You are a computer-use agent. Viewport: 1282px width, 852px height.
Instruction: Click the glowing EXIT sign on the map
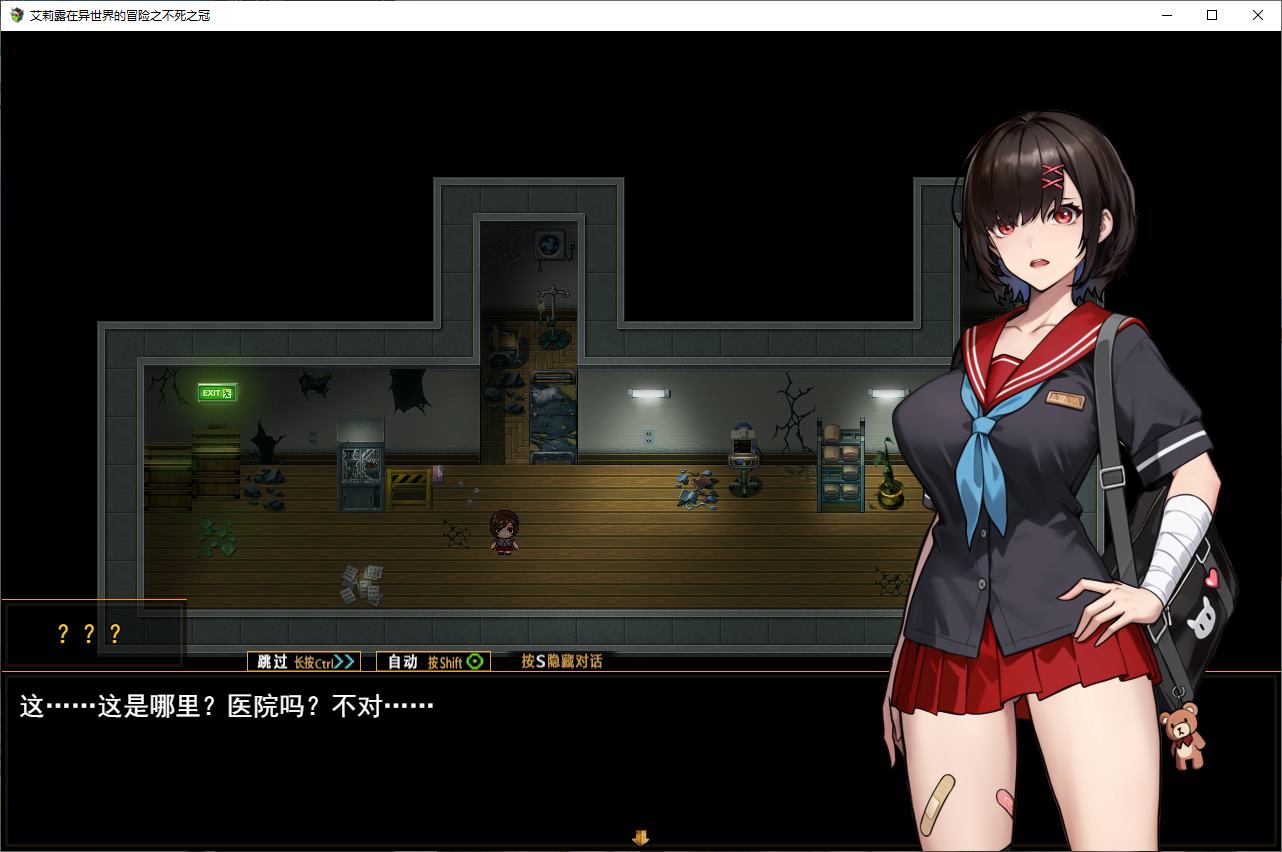217,391
